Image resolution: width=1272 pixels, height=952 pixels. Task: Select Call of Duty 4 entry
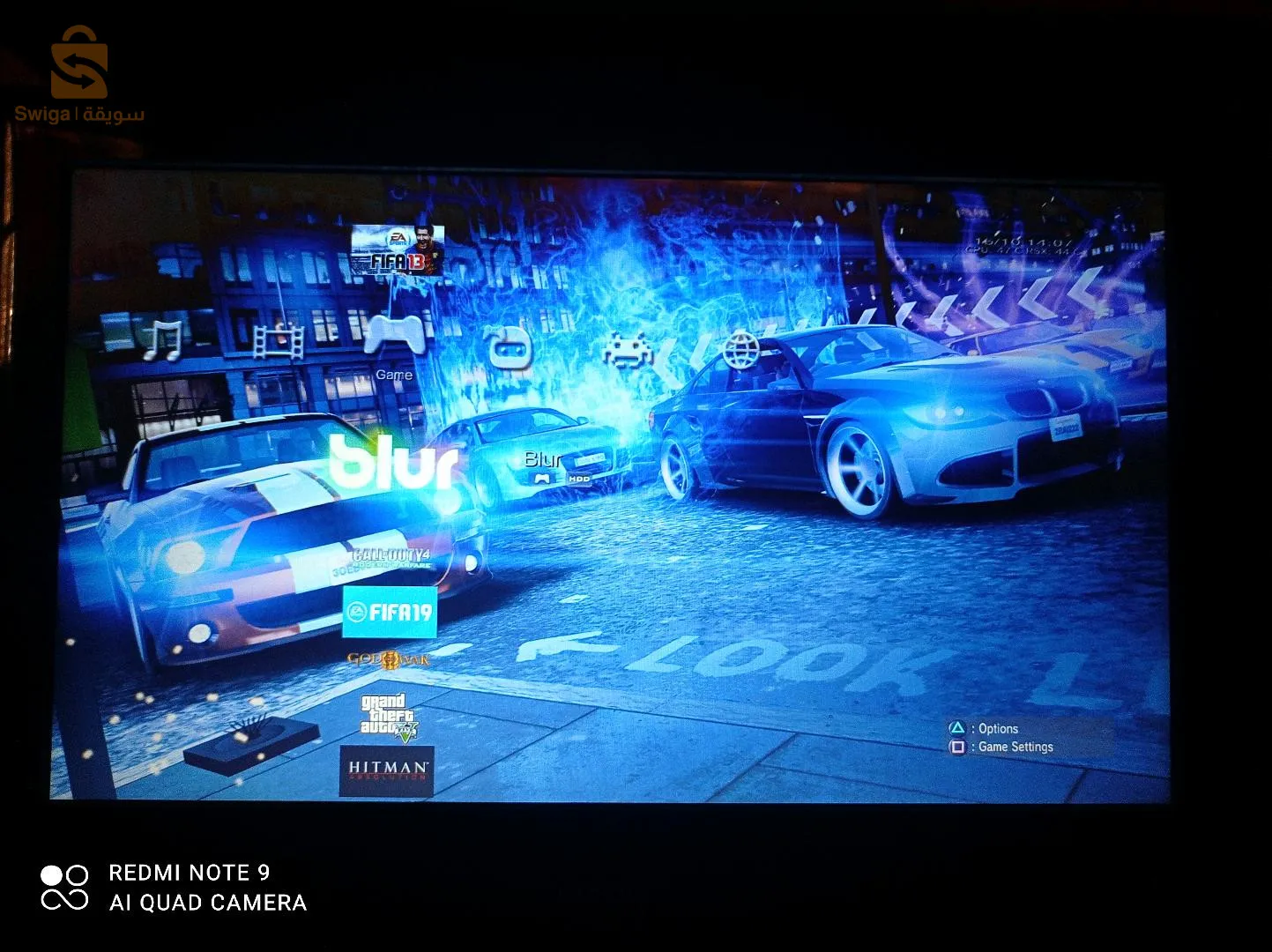click(x=391, y=559)
